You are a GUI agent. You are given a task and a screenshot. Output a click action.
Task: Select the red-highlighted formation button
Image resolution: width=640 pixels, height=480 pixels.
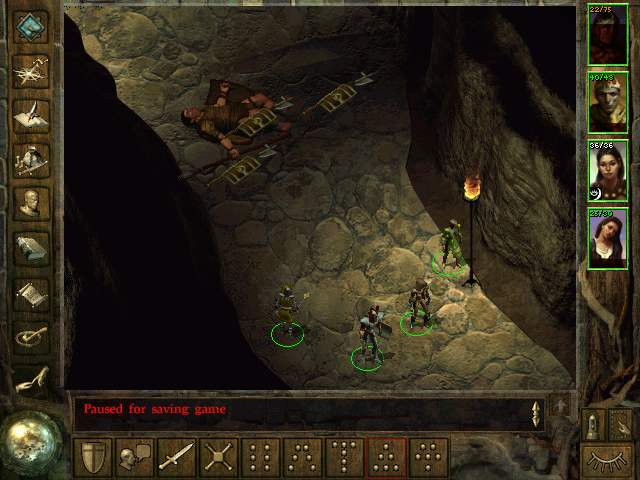(x=386, y=456)
